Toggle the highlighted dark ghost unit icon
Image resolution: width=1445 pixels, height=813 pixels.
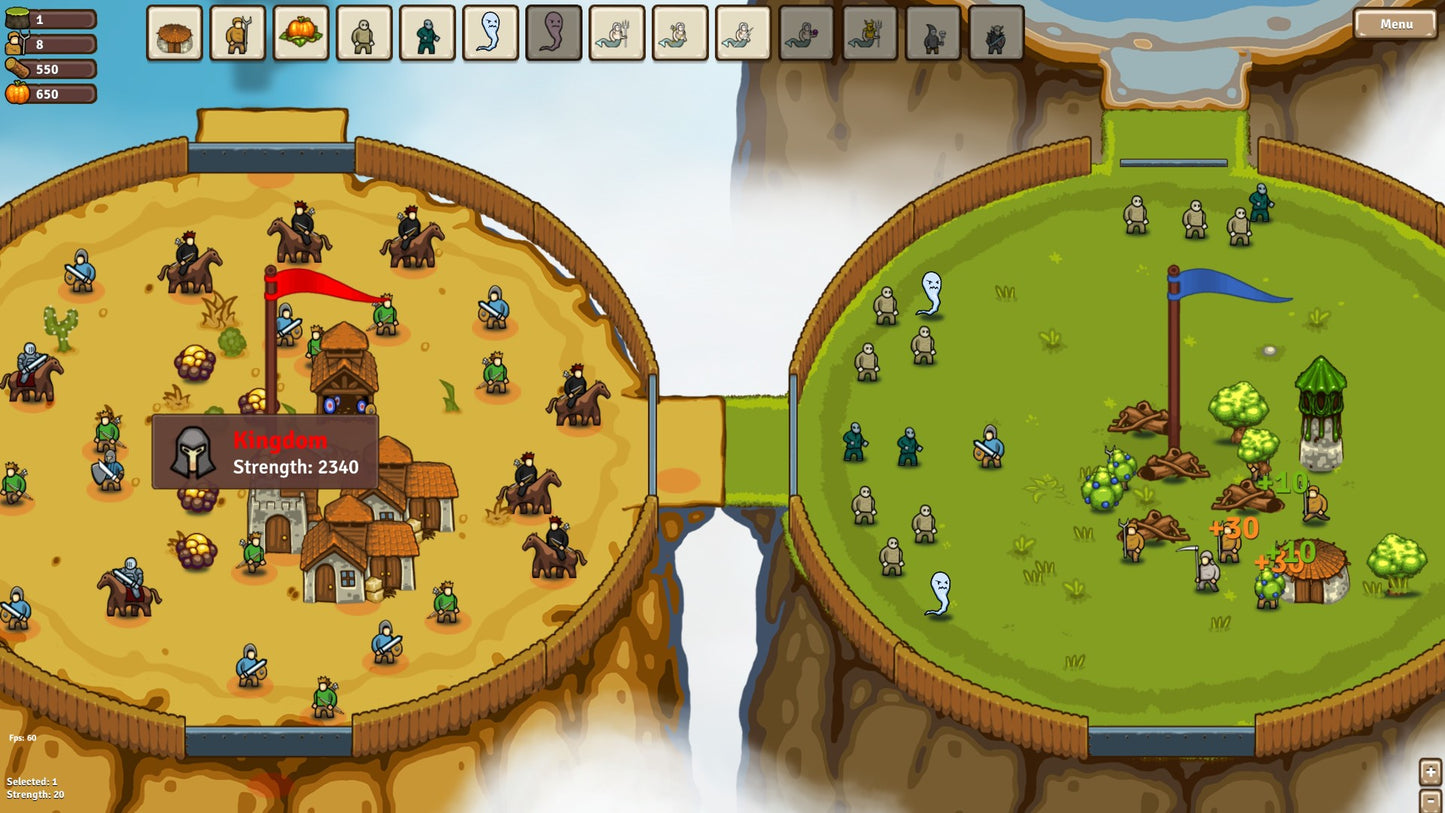(x=551, y=32)
